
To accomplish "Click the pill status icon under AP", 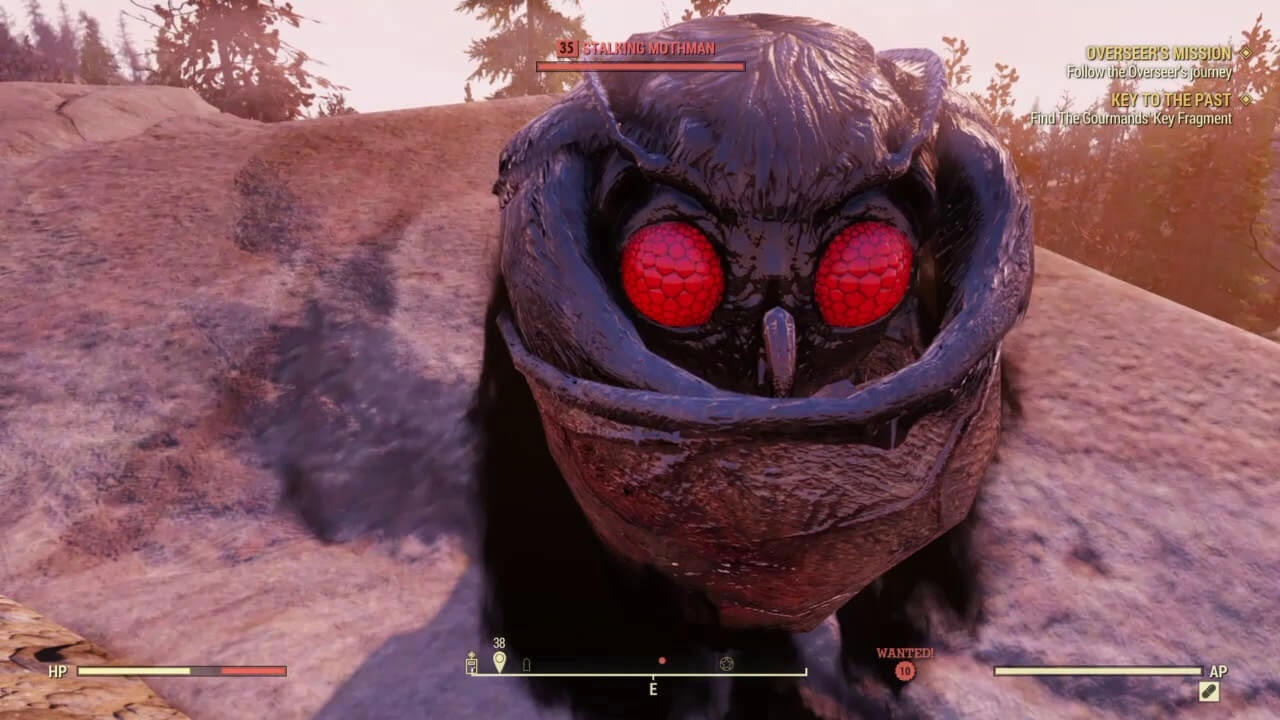I will tap(1209, 691).
